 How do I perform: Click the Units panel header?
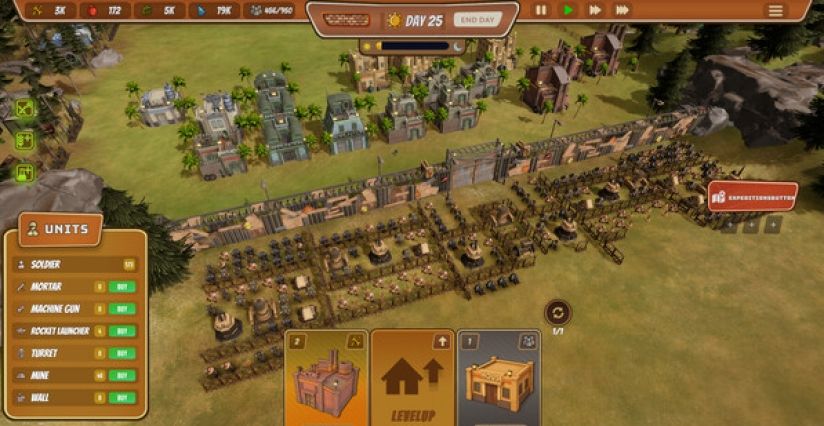point(60,229)
